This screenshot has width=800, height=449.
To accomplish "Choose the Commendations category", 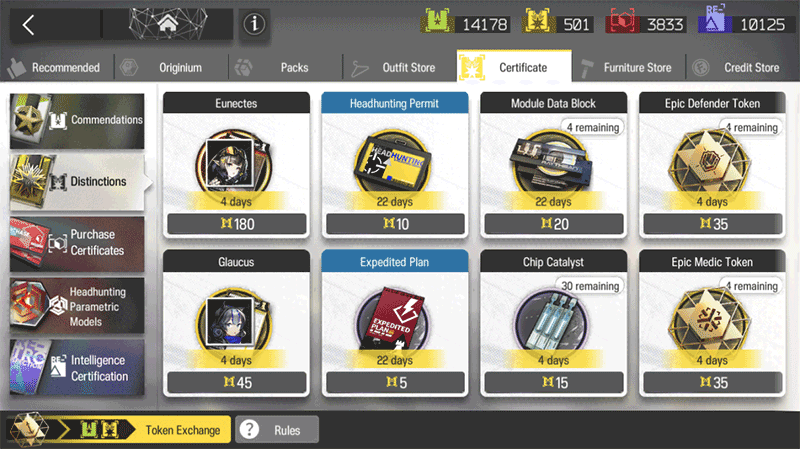I will [77, 120].
